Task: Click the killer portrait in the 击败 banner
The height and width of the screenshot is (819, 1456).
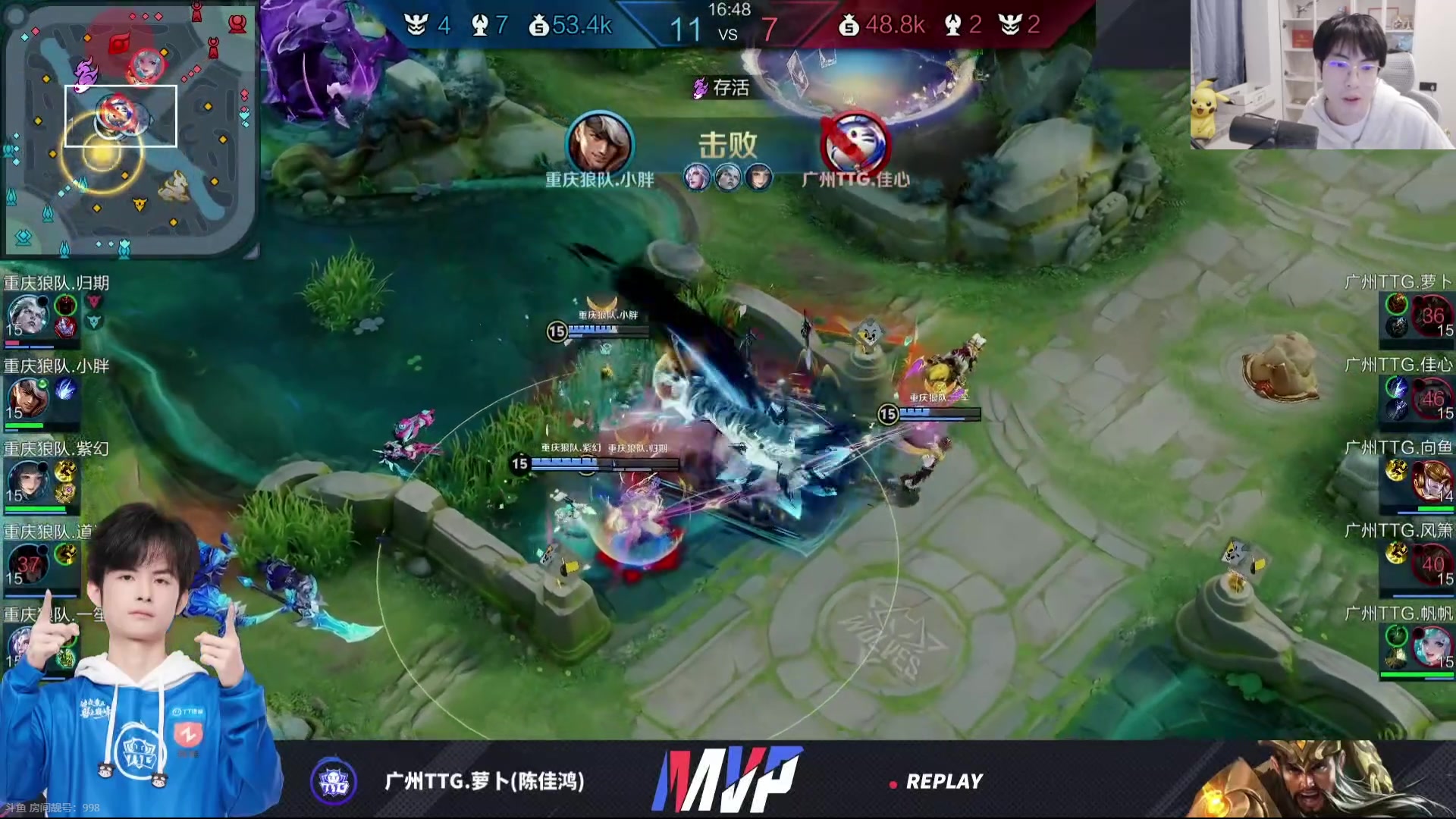Action: click(x=599, y=143)
